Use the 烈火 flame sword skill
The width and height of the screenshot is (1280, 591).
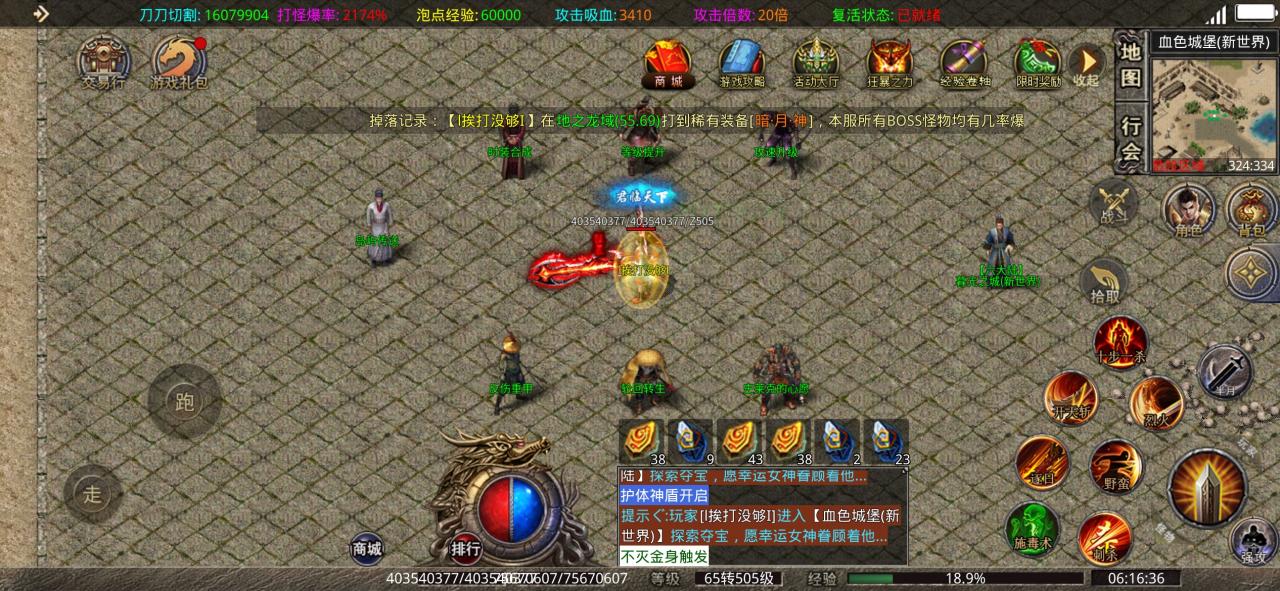tap(1156, 402)
